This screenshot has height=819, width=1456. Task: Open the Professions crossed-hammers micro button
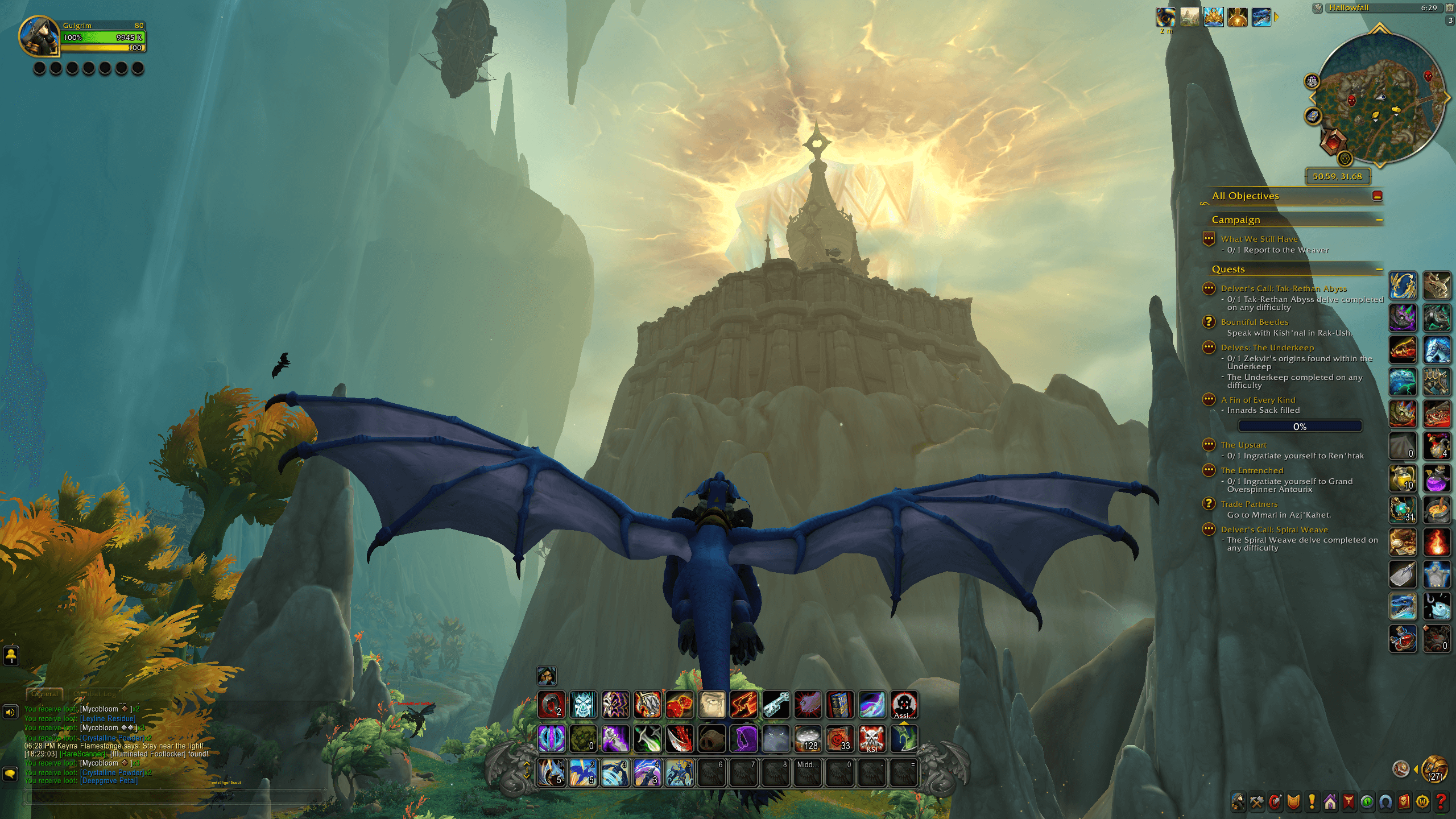[1256, 802]
